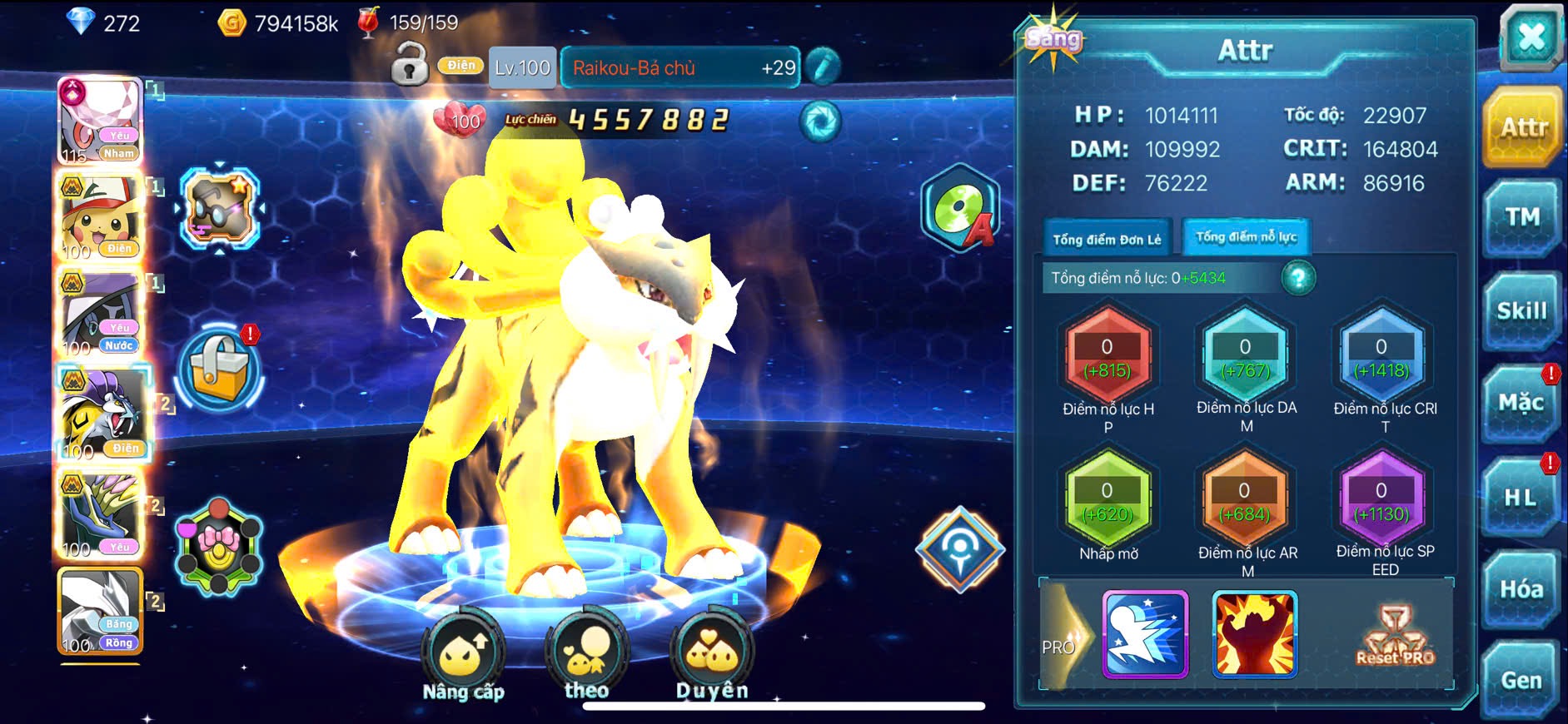Switch to the TM side tab

click(x=1522, y=218)
